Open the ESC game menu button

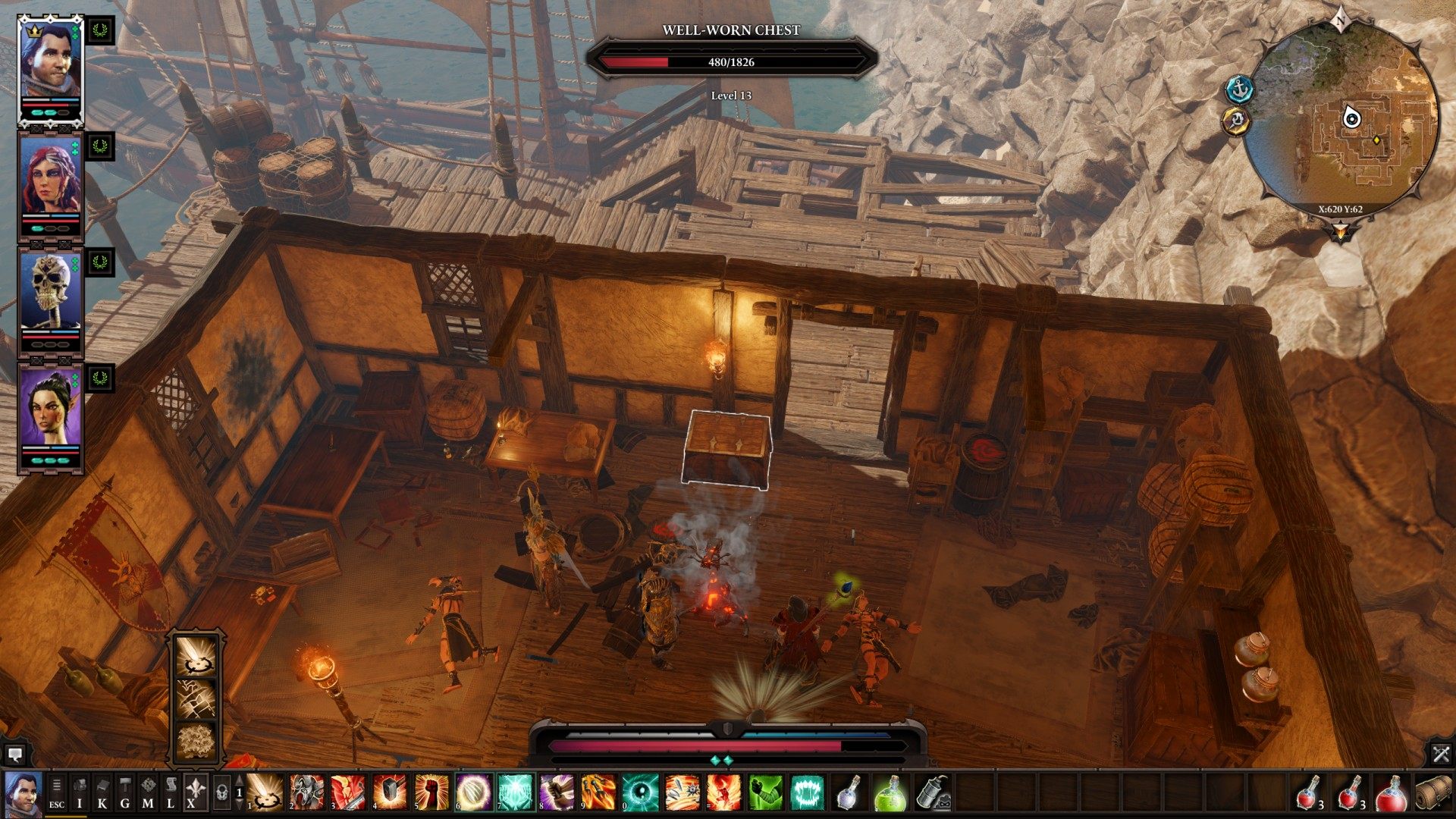pos(57,793)
